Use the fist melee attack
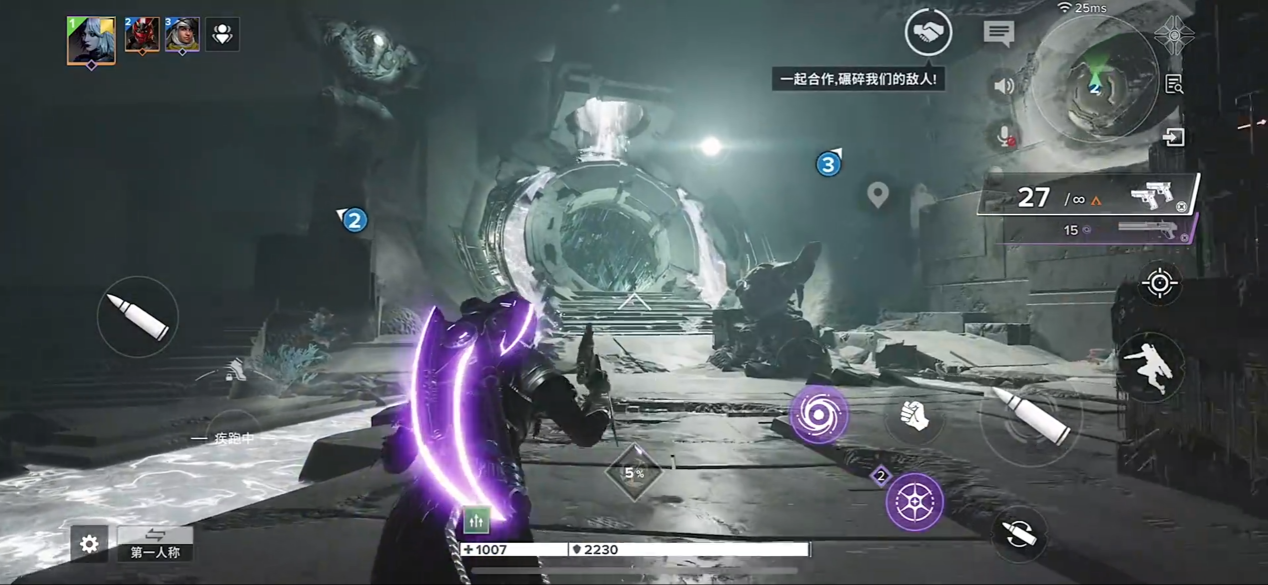Screen dimensions: 1268x585 [x=912, y=416]
